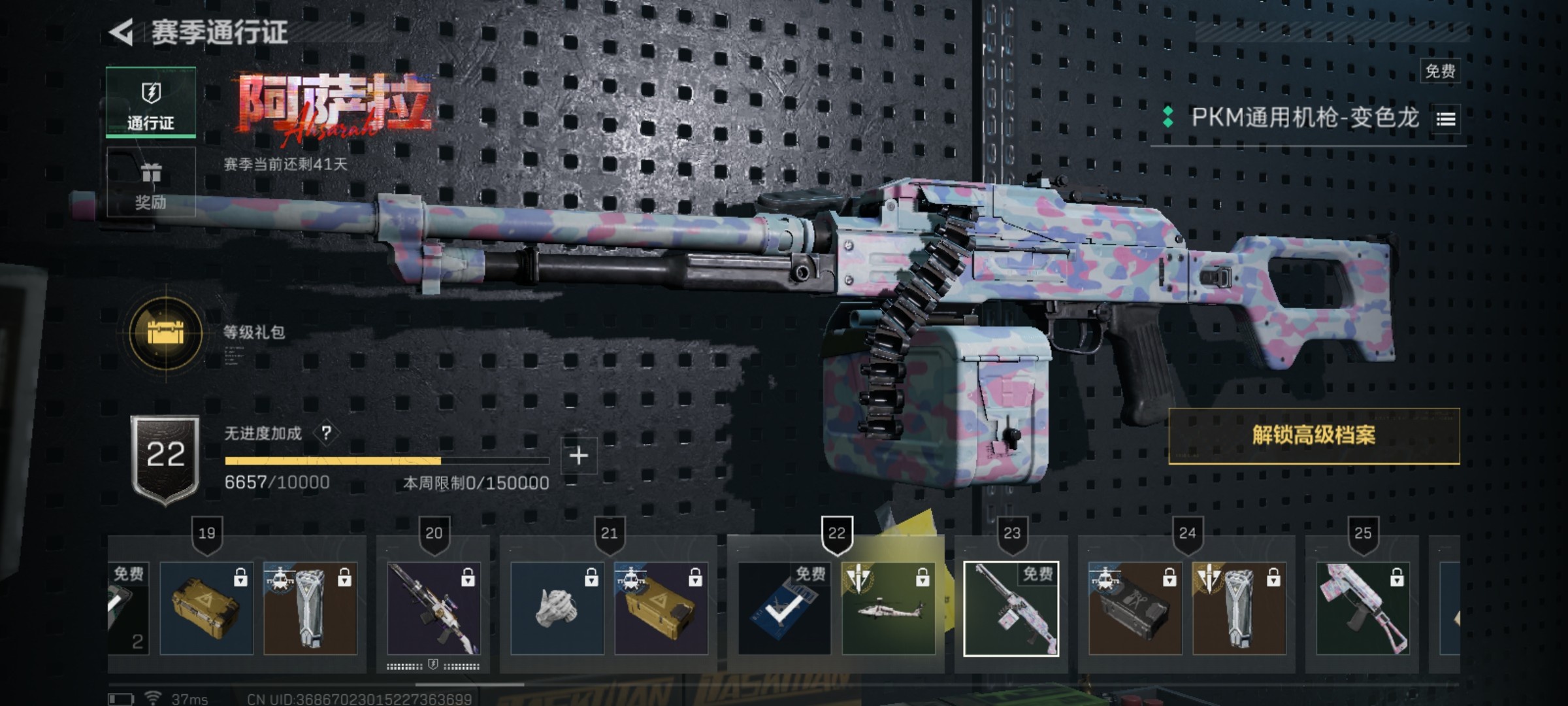Pick the level 21 golden crate reward
The image size is (1568, 706).
(661, 608)
